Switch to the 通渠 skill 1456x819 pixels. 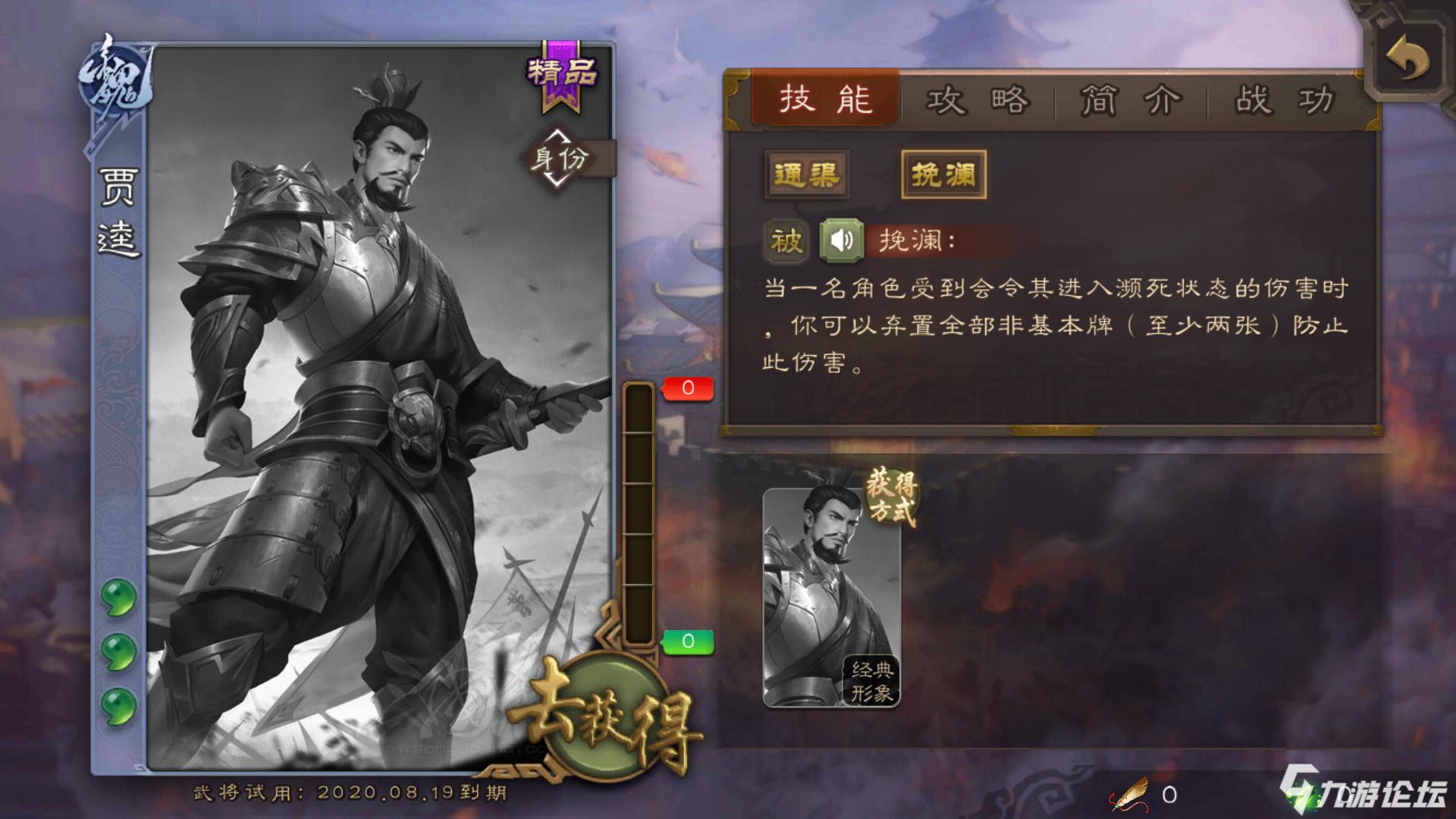[806, 174]
